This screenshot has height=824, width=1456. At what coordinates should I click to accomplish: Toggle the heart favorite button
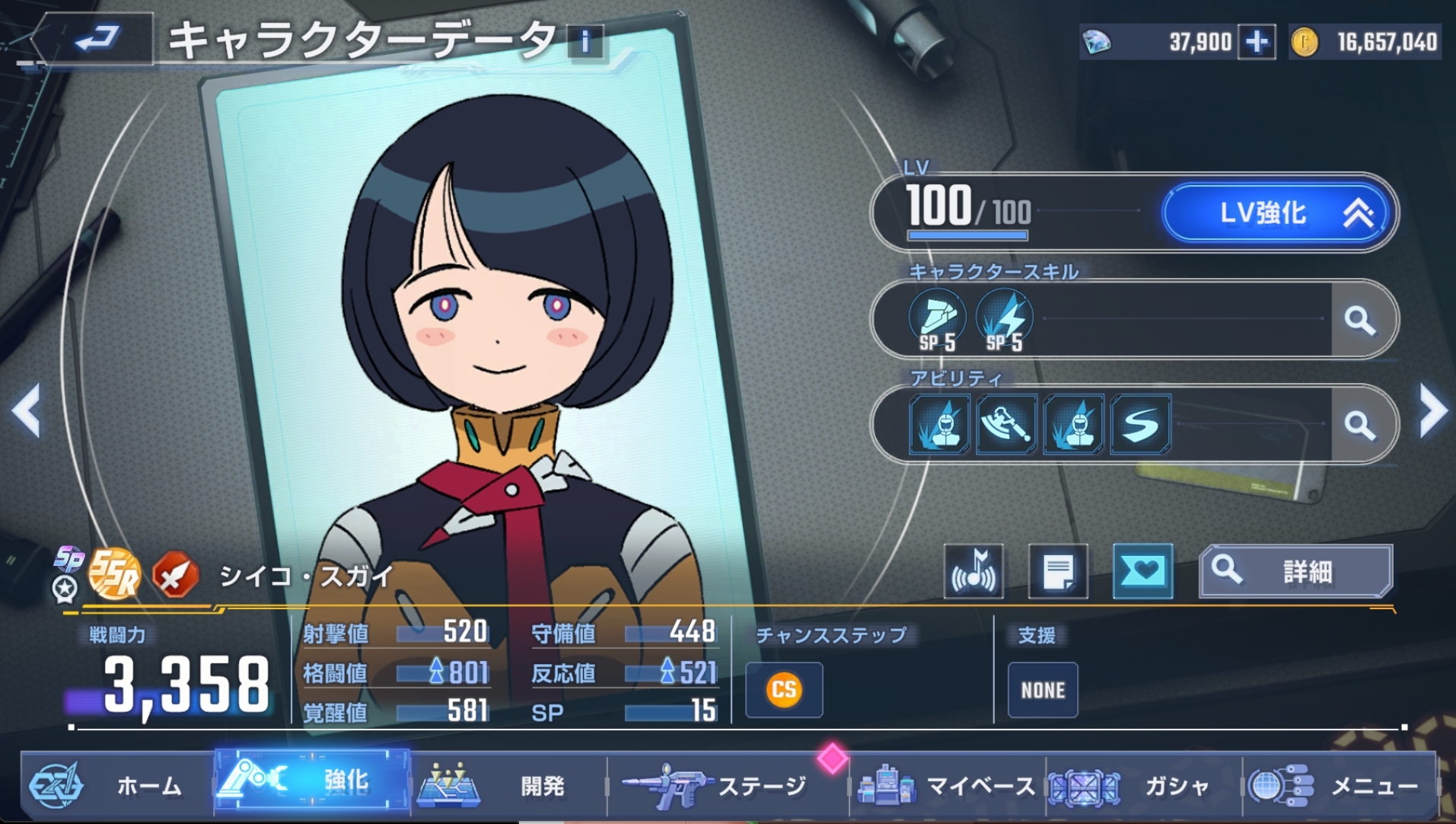pos(1142,571)
